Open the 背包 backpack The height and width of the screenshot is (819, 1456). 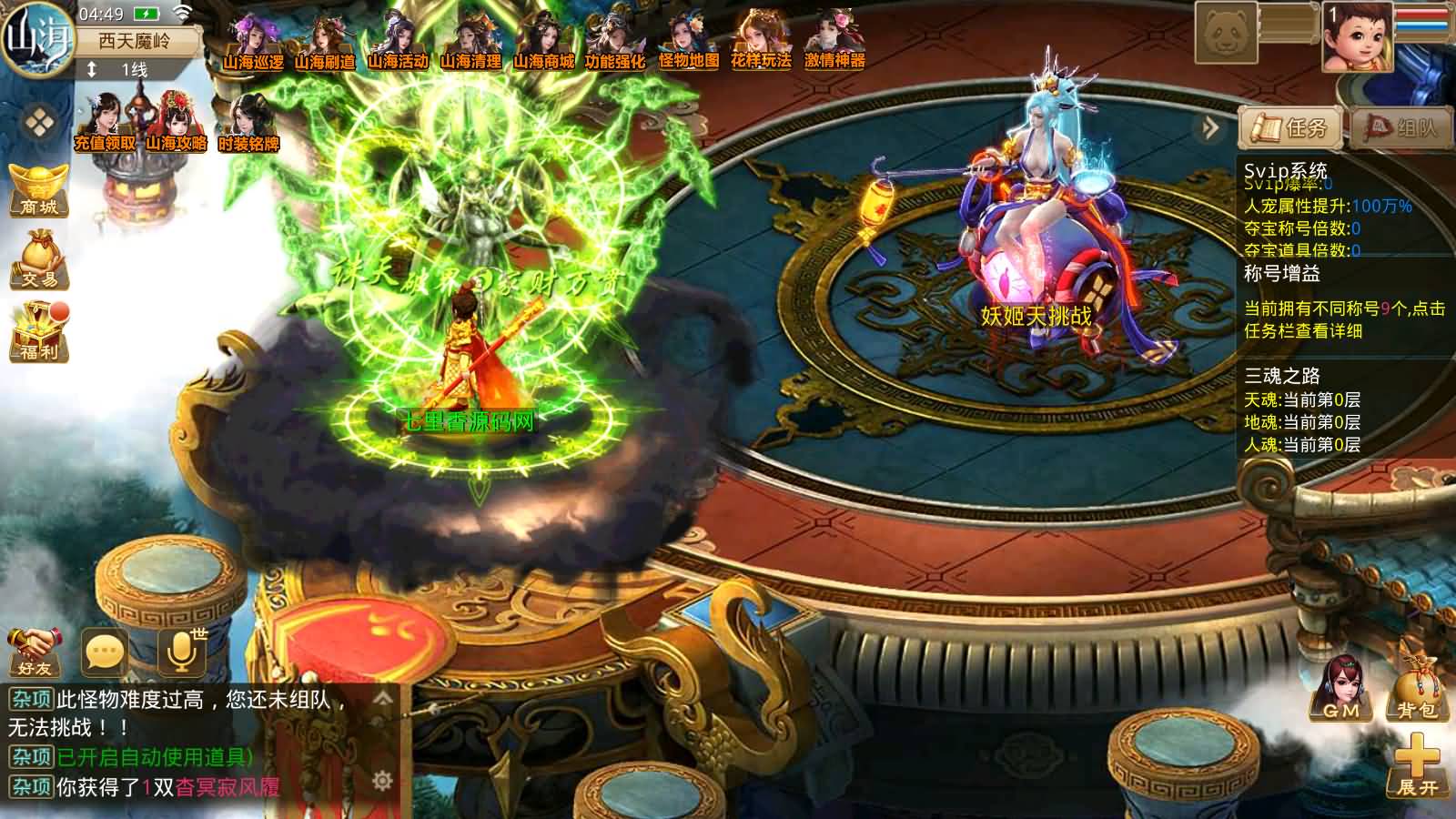[x=1416, y=693]
